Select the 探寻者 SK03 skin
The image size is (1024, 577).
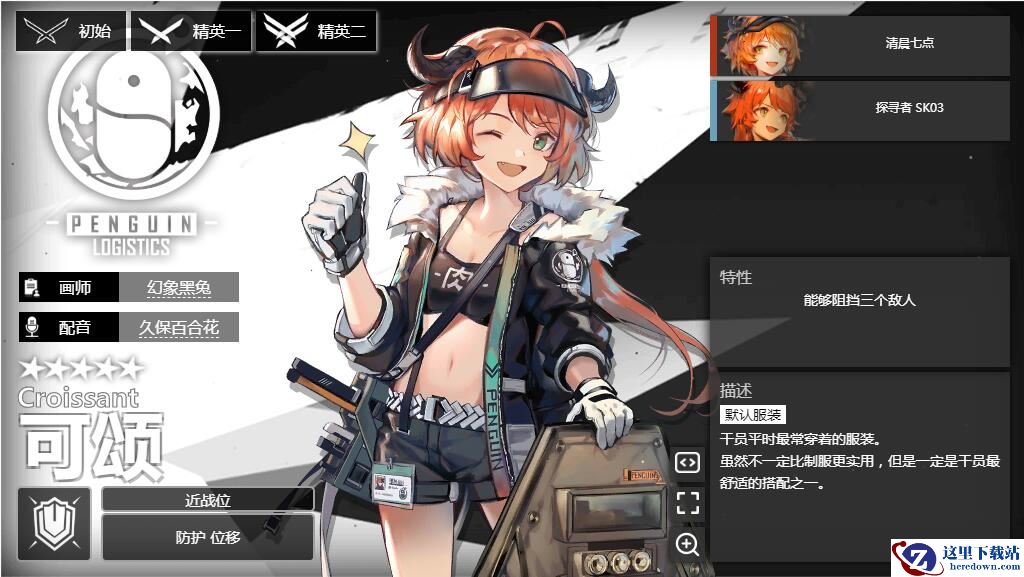click(x=860, y=109)
